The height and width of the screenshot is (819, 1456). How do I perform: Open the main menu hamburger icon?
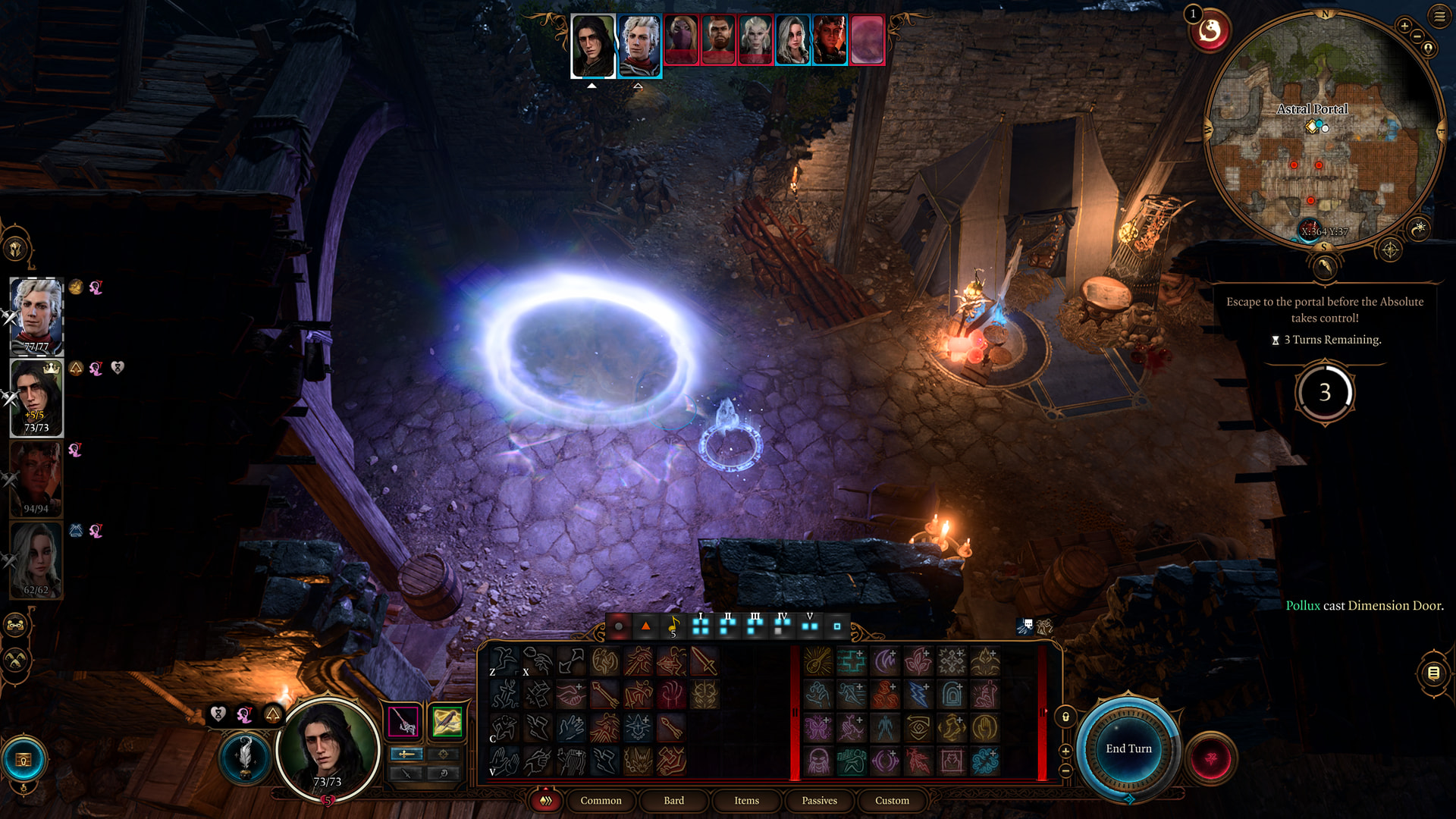(1439, 16)
